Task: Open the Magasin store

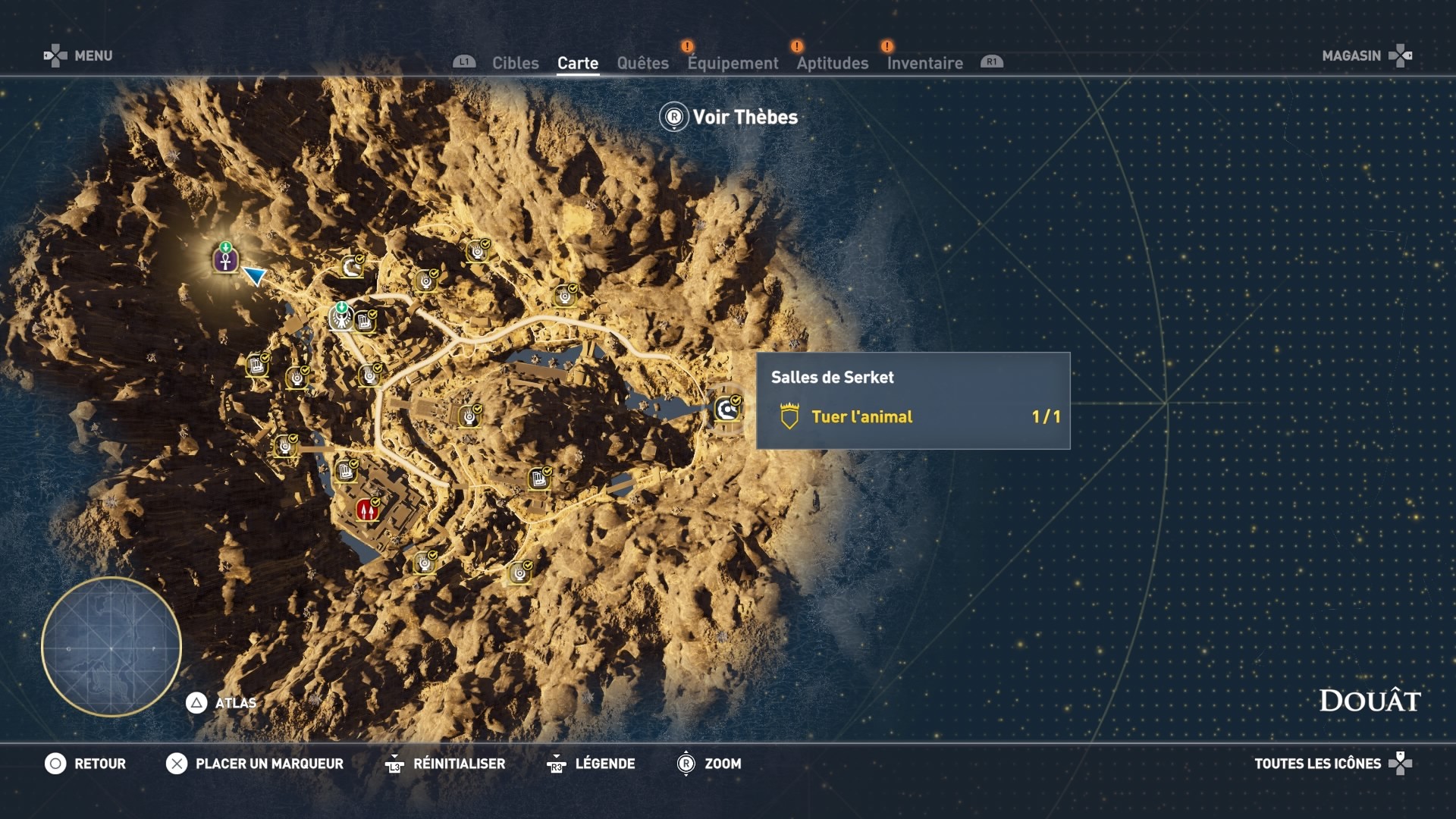Action: point(1366,55)
